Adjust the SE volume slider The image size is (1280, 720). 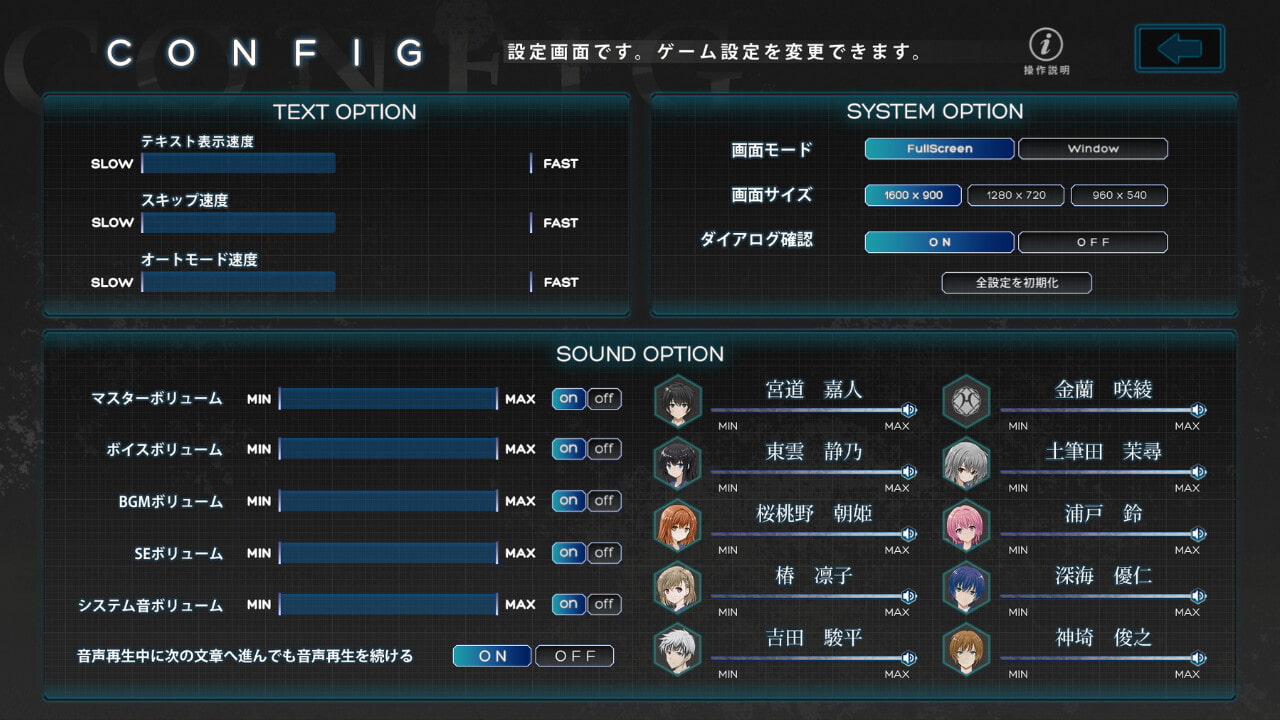pos(388,553)
